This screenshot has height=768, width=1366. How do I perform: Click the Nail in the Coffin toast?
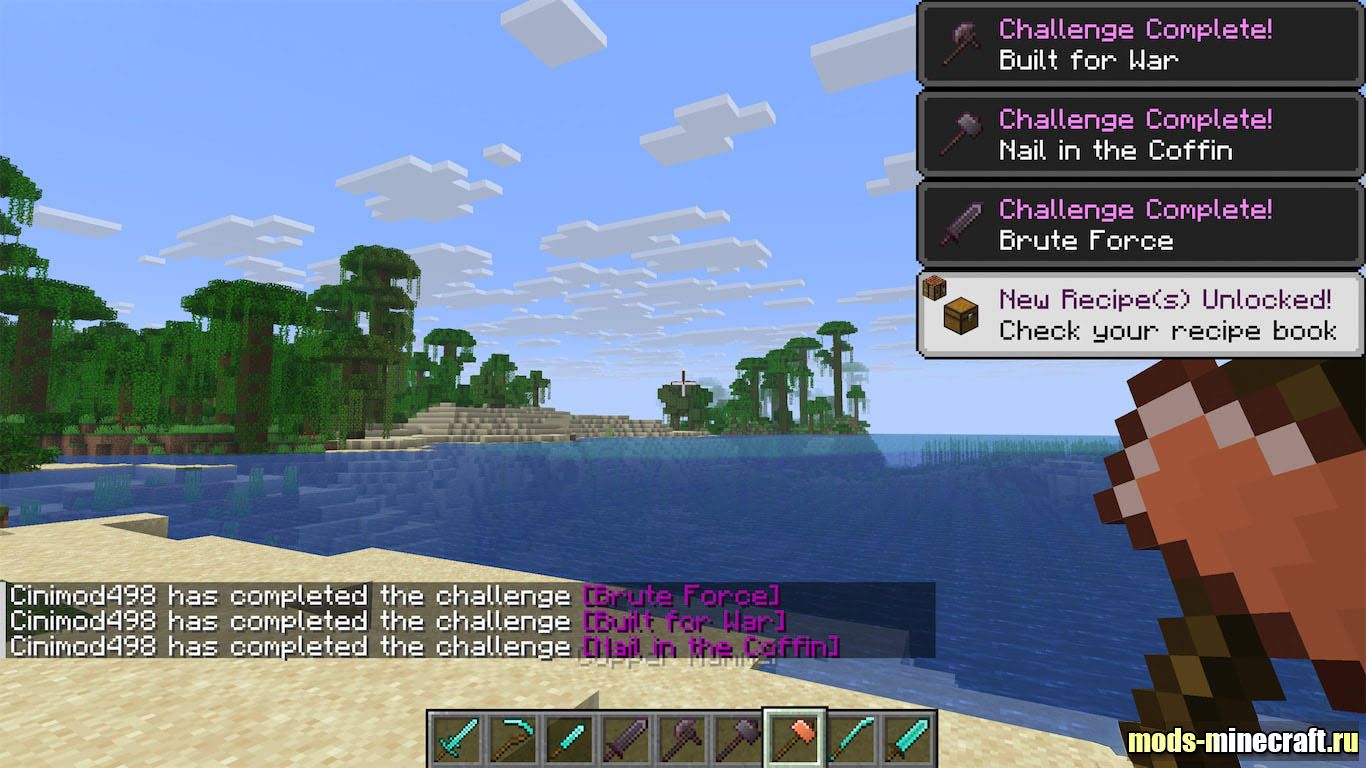1140,135
